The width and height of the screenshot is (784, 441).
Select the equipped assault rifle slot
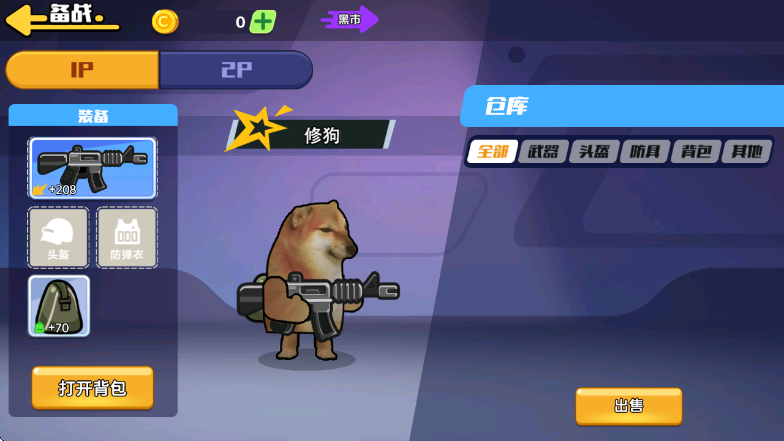92,168
